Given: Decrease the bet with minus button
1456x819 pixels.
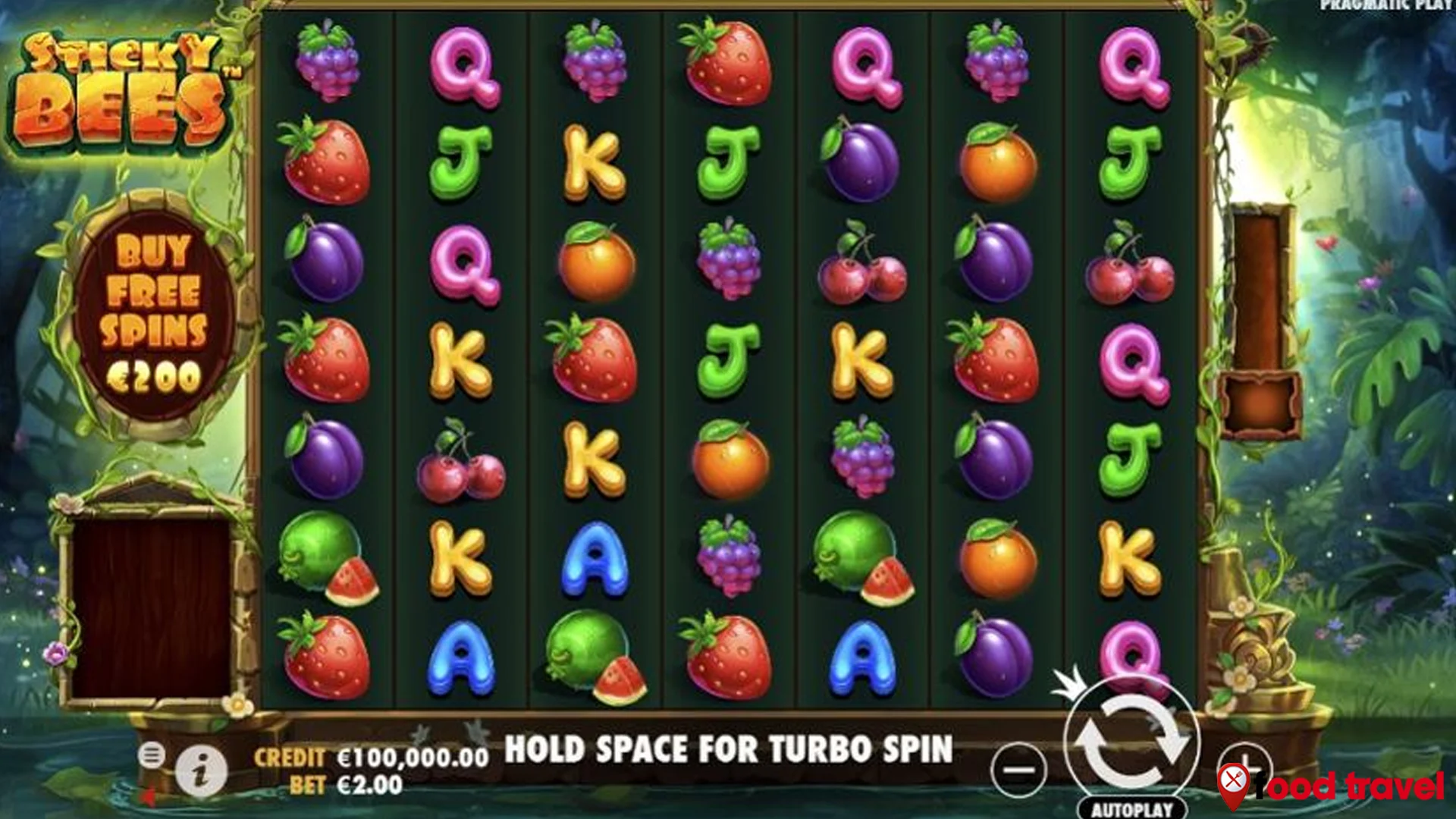Looking at the screenshot, I should (x=1018, y=770).
